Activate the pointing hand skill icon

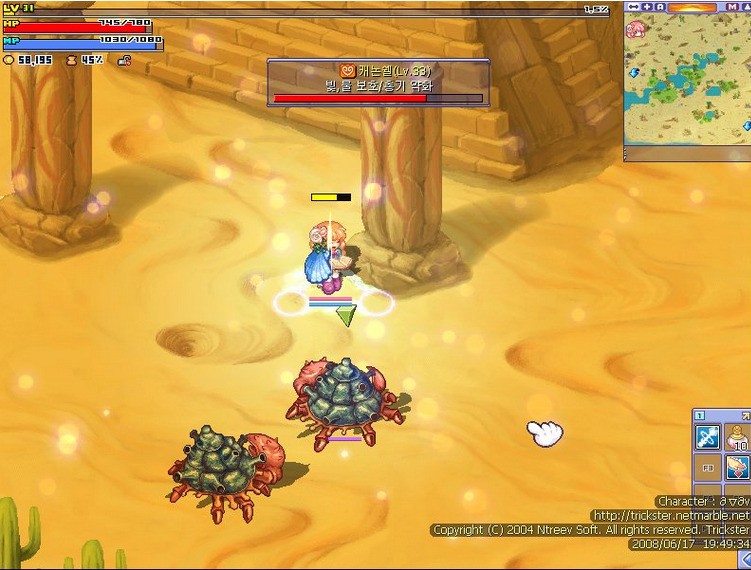point(739,467)
